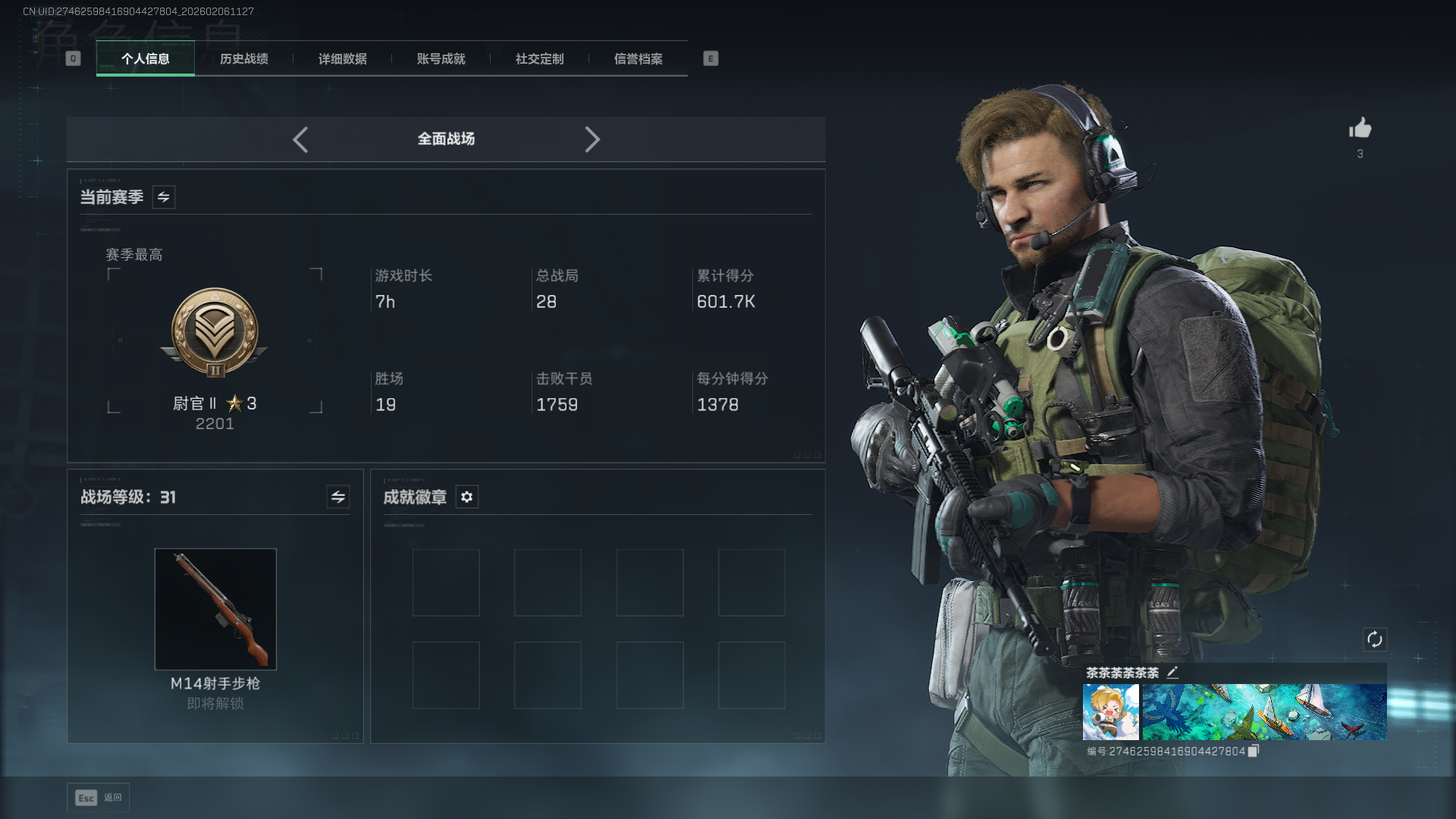Click the left arrow beside 全面战场
1456x819 pixels.
(x=300, y=140)
